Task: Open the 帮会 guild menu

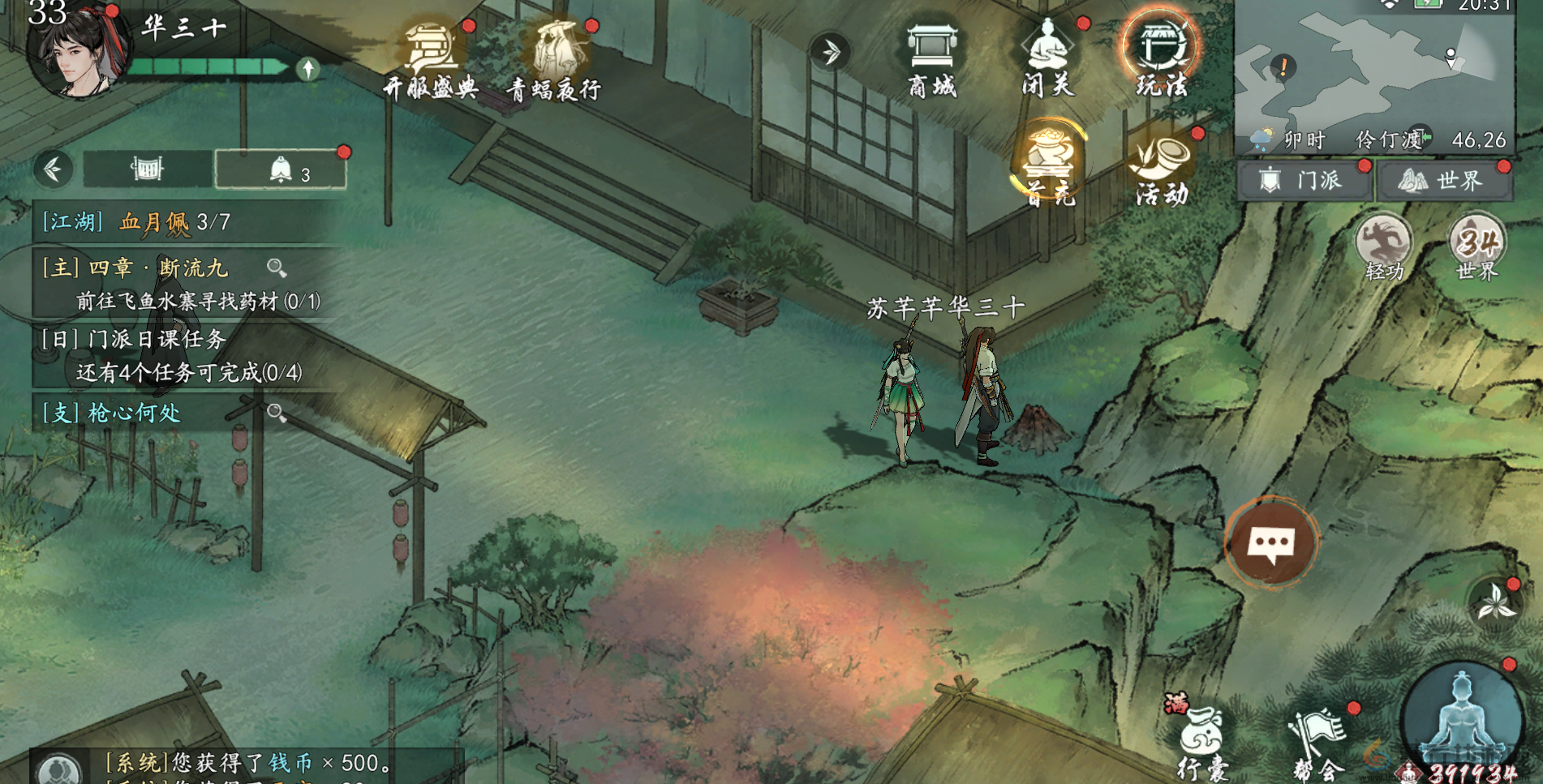Action: [1317, 743]
